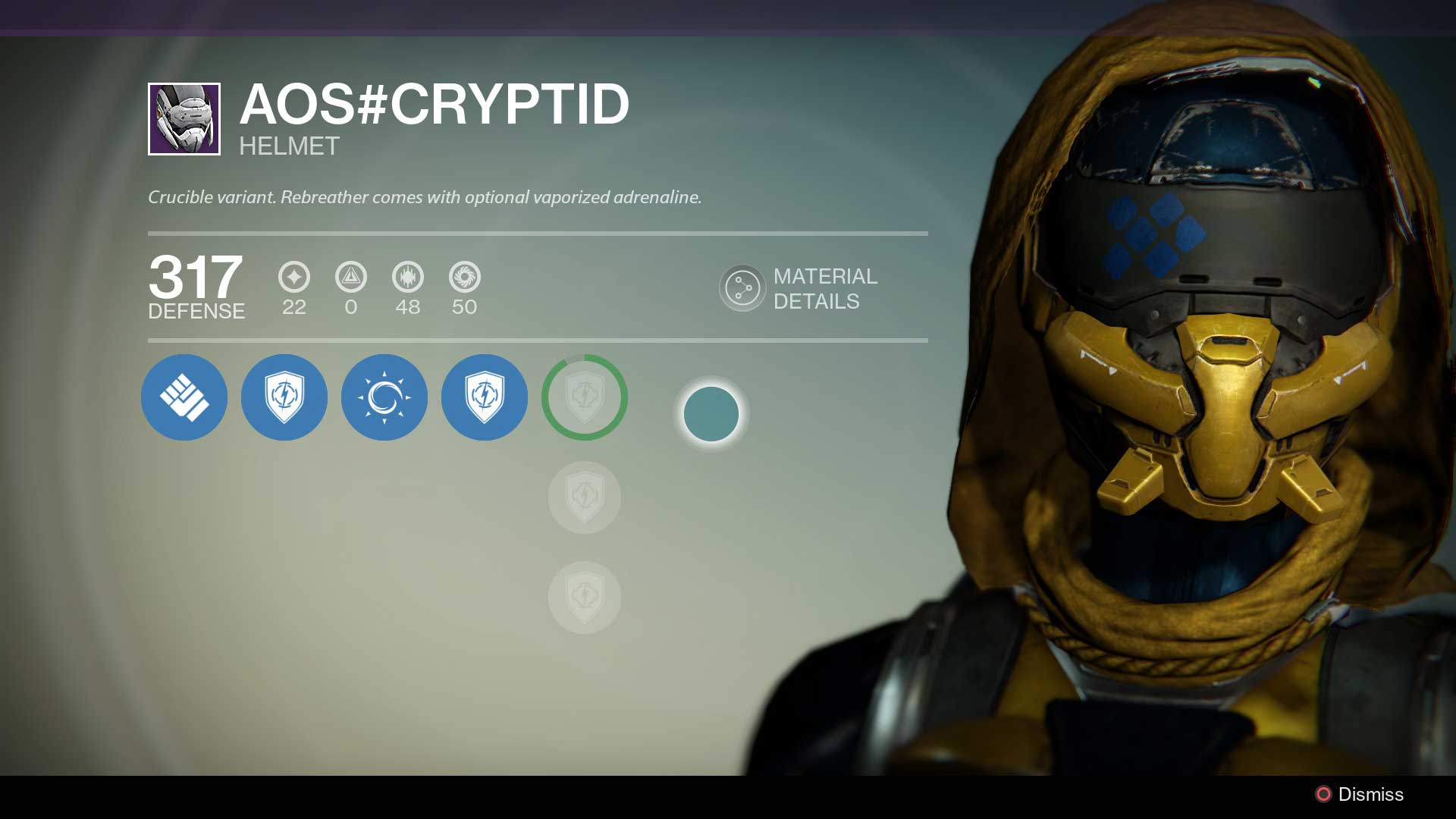This screenshot has width=1456, height=819.
Task: Open the Material Details icon
Action: (x=743, y=288)
